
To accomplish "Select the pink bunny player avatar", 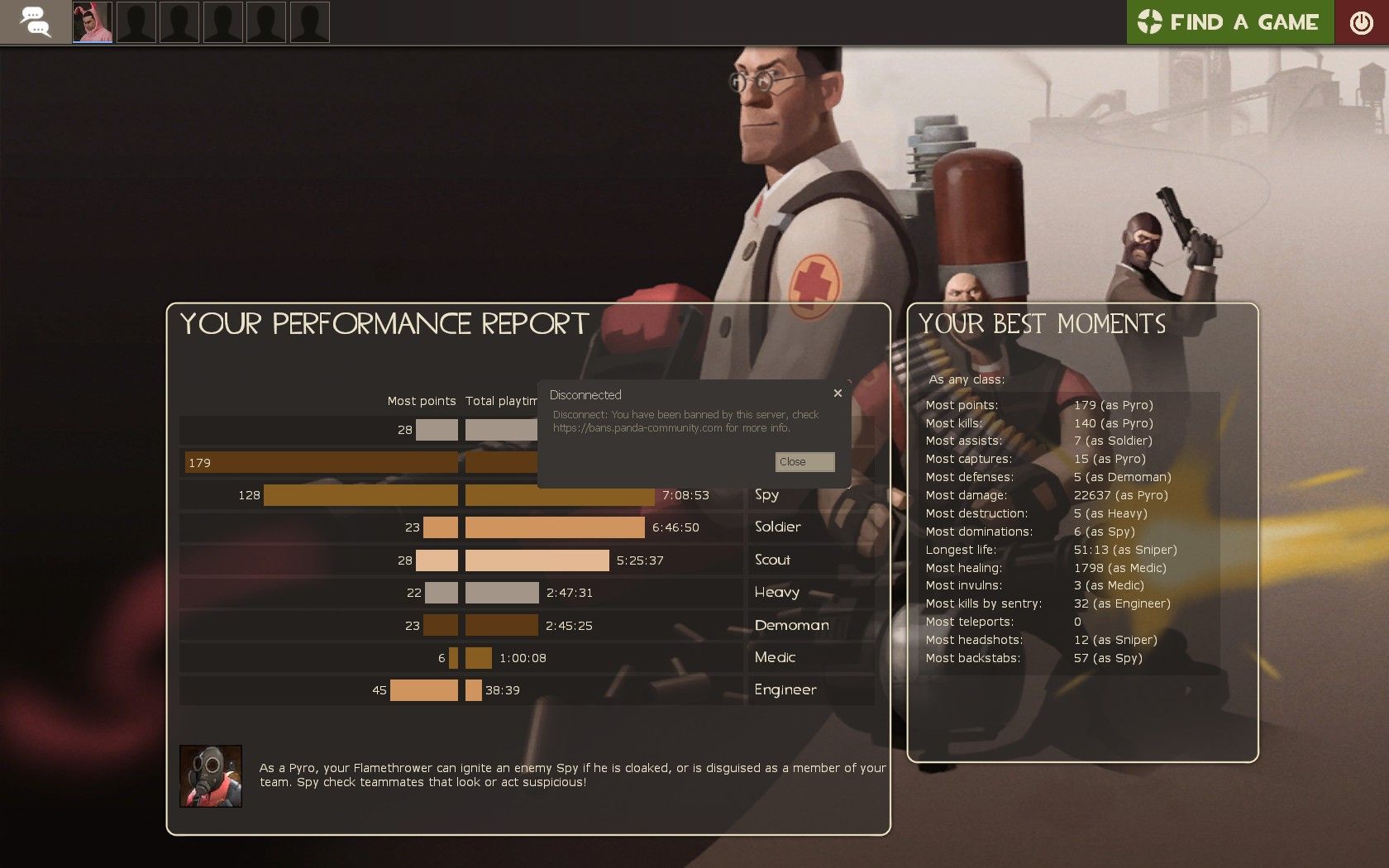I will point(93,22).
